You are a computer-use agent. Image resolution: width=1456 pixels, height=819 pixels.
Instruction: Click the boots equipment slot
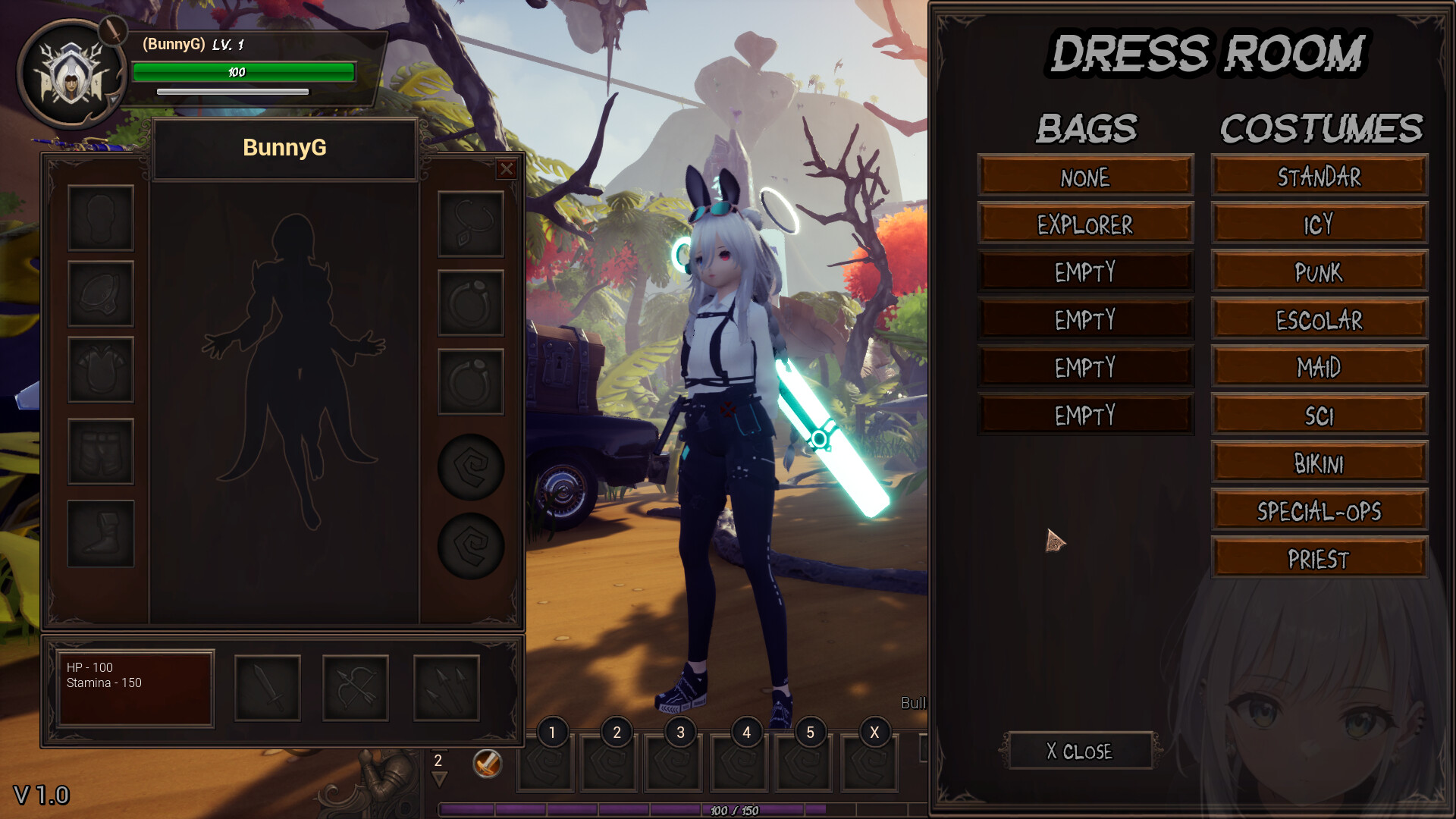(101, 533)
